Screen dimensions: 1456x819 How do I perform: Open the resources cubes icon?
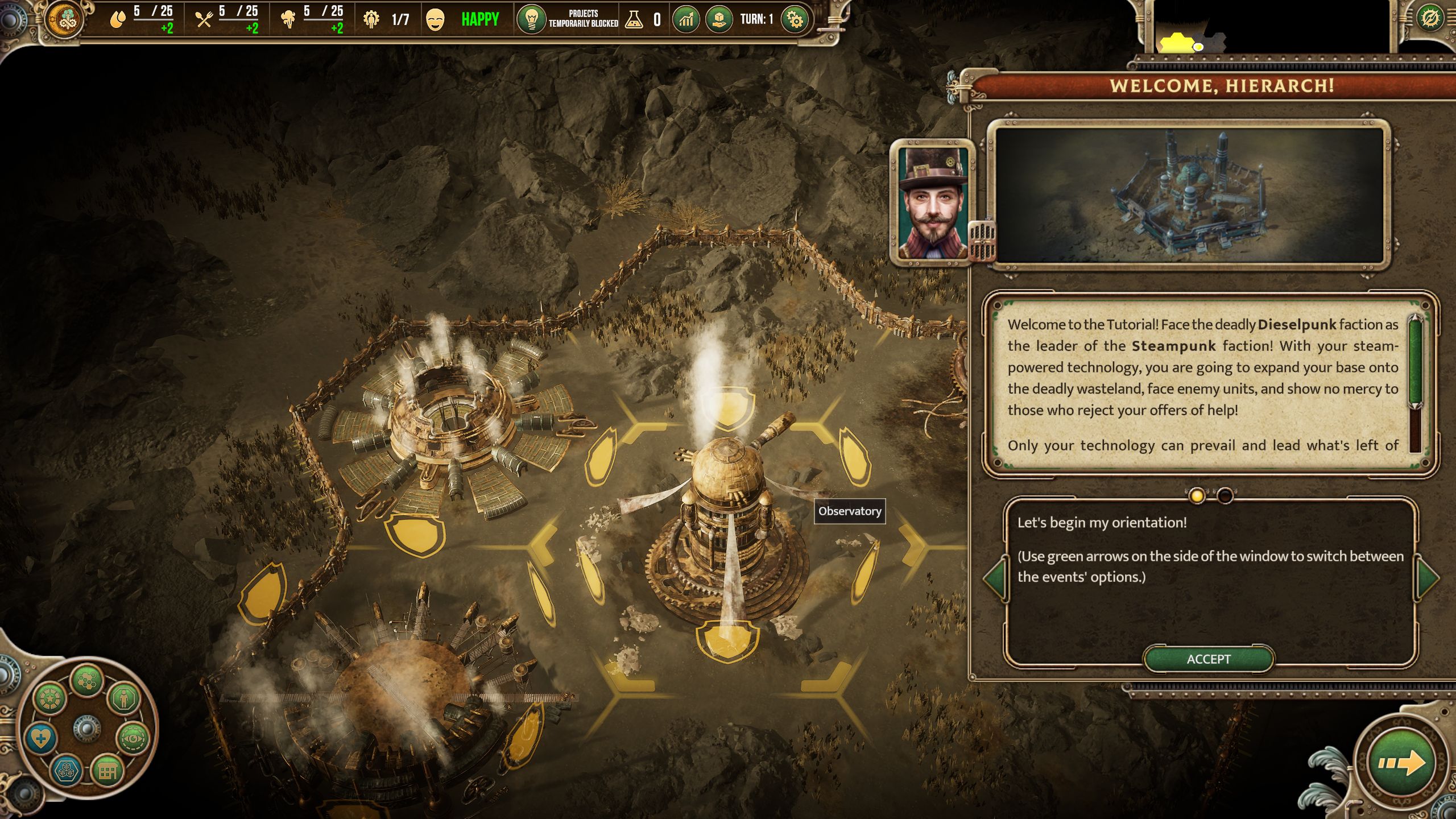[x=66, y=772]
